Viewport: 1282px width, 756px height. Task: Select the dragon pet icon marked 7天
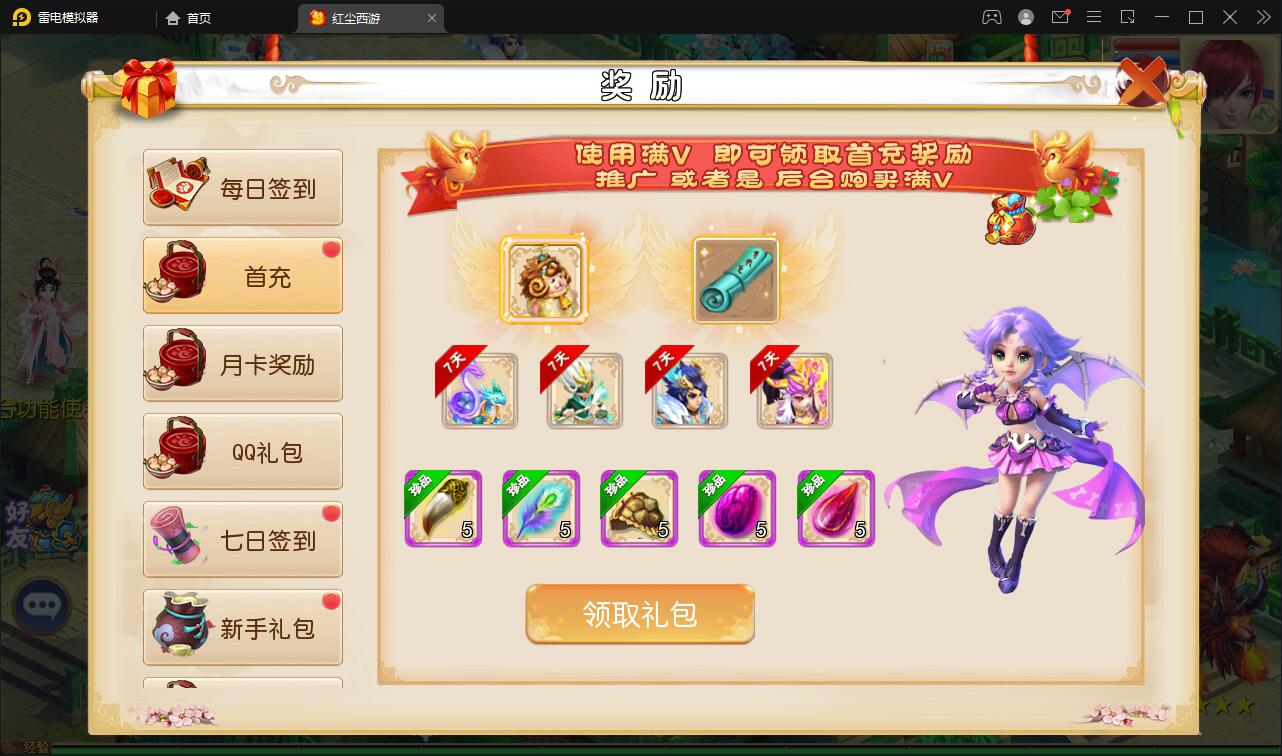[x=479, y=391]
